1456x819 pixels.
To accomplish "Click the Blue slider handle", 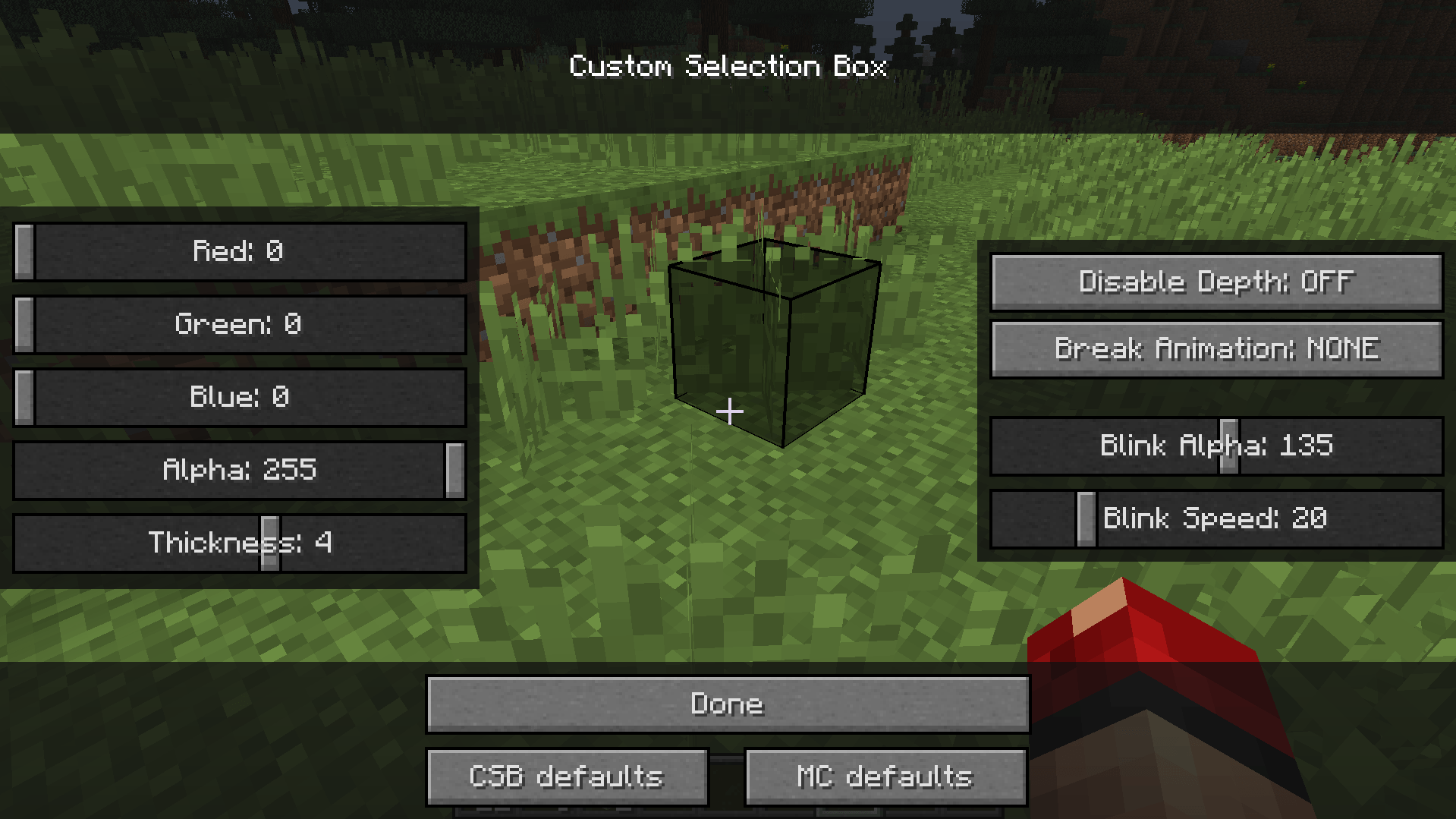I will [x=25, y=396].
